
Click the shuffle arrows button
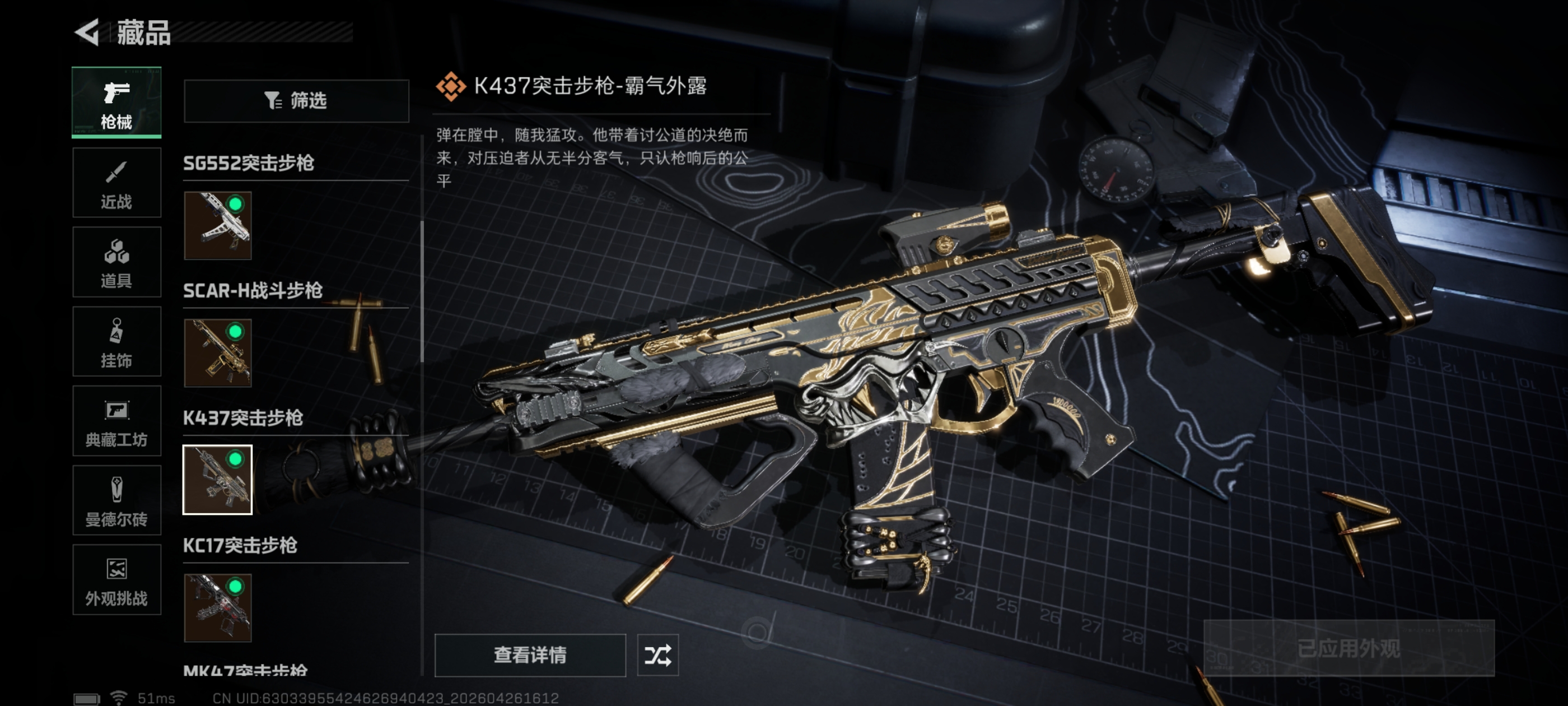click(657, 655)
